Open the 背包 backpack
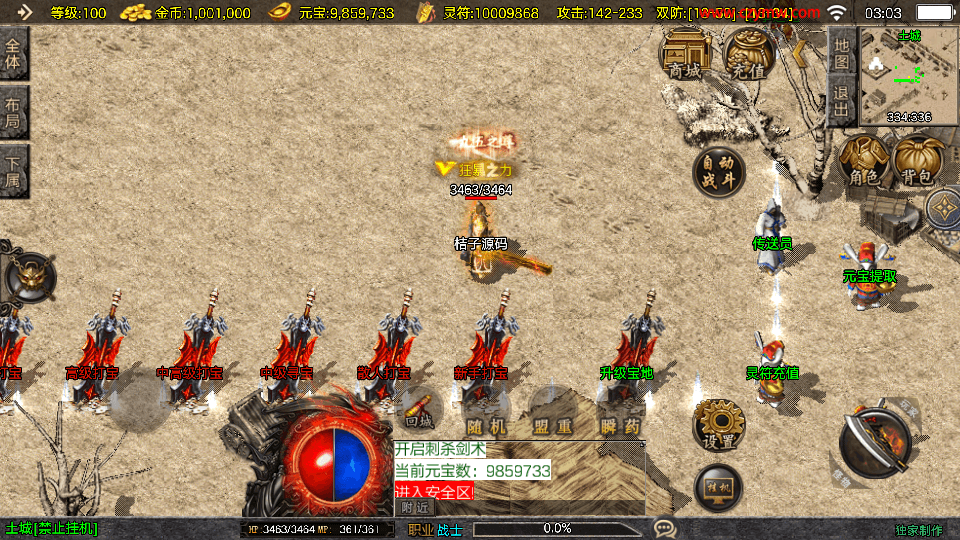This screenshot has width=960, height=540. [915, 162]
